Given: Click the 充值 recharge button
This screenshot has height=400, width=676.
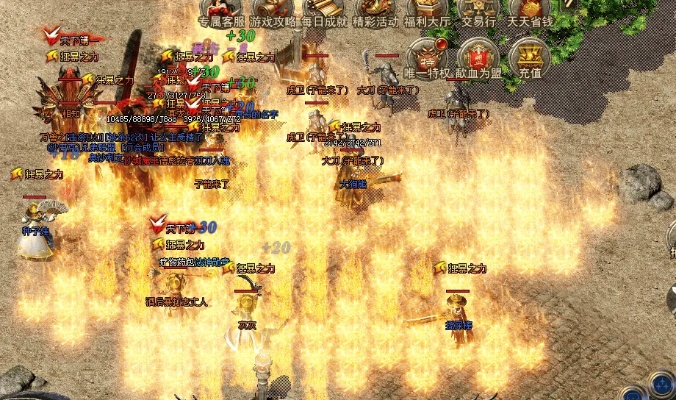Looking at the screenshot, I should tap(529, 57).
